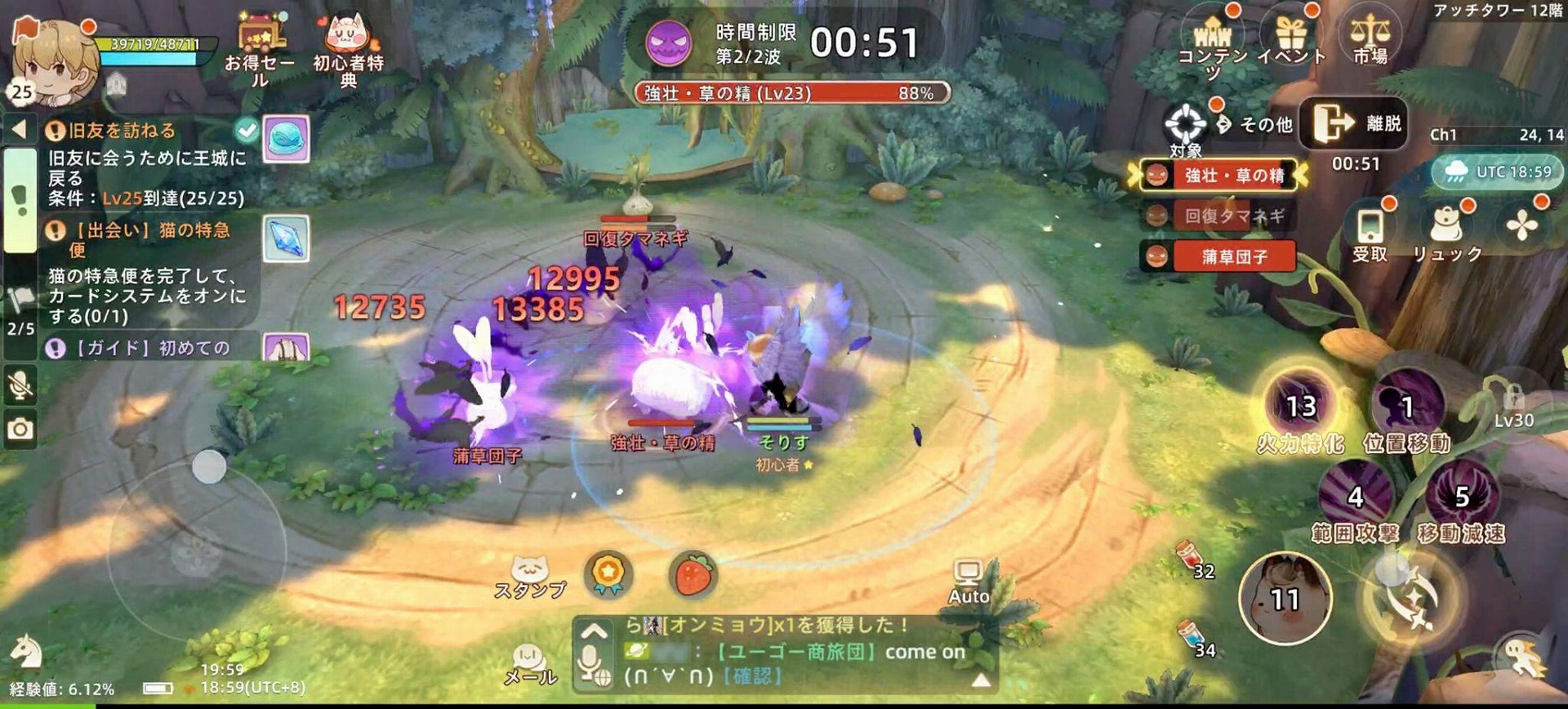Take a screenshot with camera icon

pos(20,429)
